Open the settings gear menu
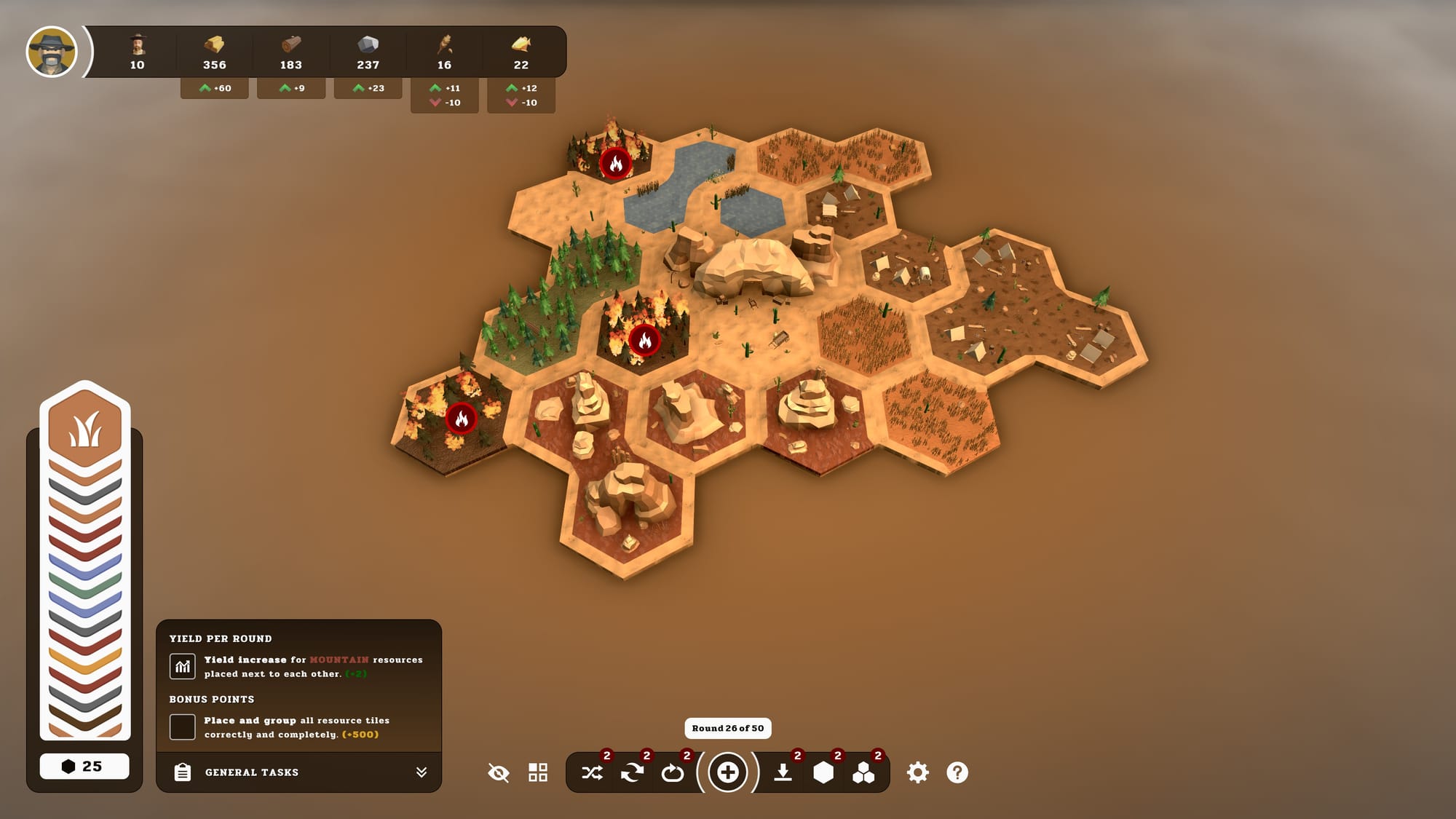 917,772
